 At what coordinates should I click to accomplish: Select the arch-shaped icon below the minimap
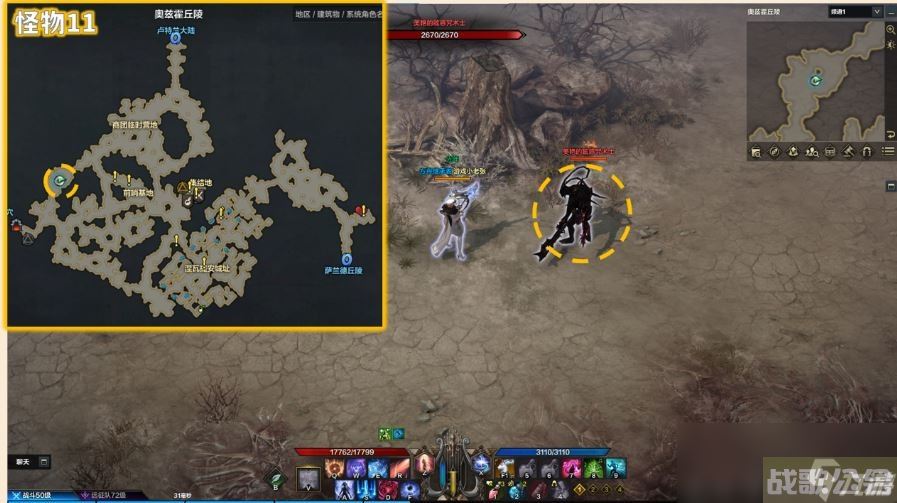(865, 151)
